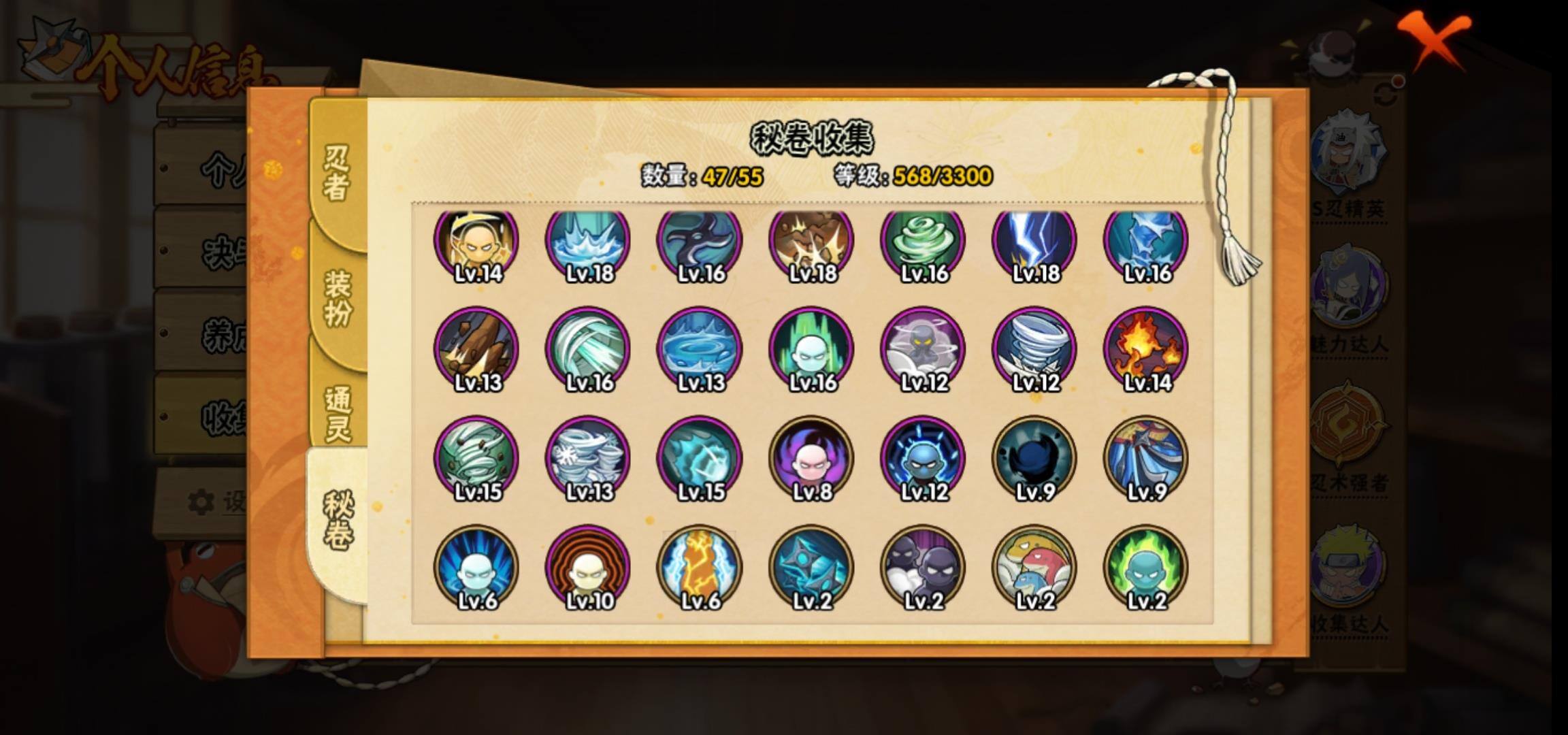This screenshot has height=735, width=1568.
Task: Choose the green whirlwind scroll Lv.16
Action: (x=923, y=242)
